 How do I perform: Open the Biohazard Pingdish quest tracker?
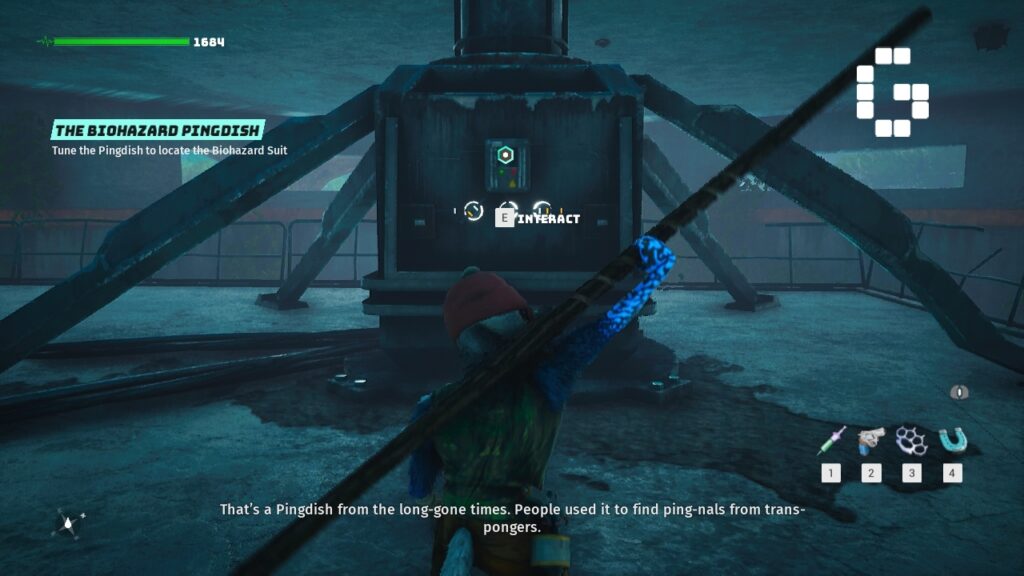click(158, 130)
